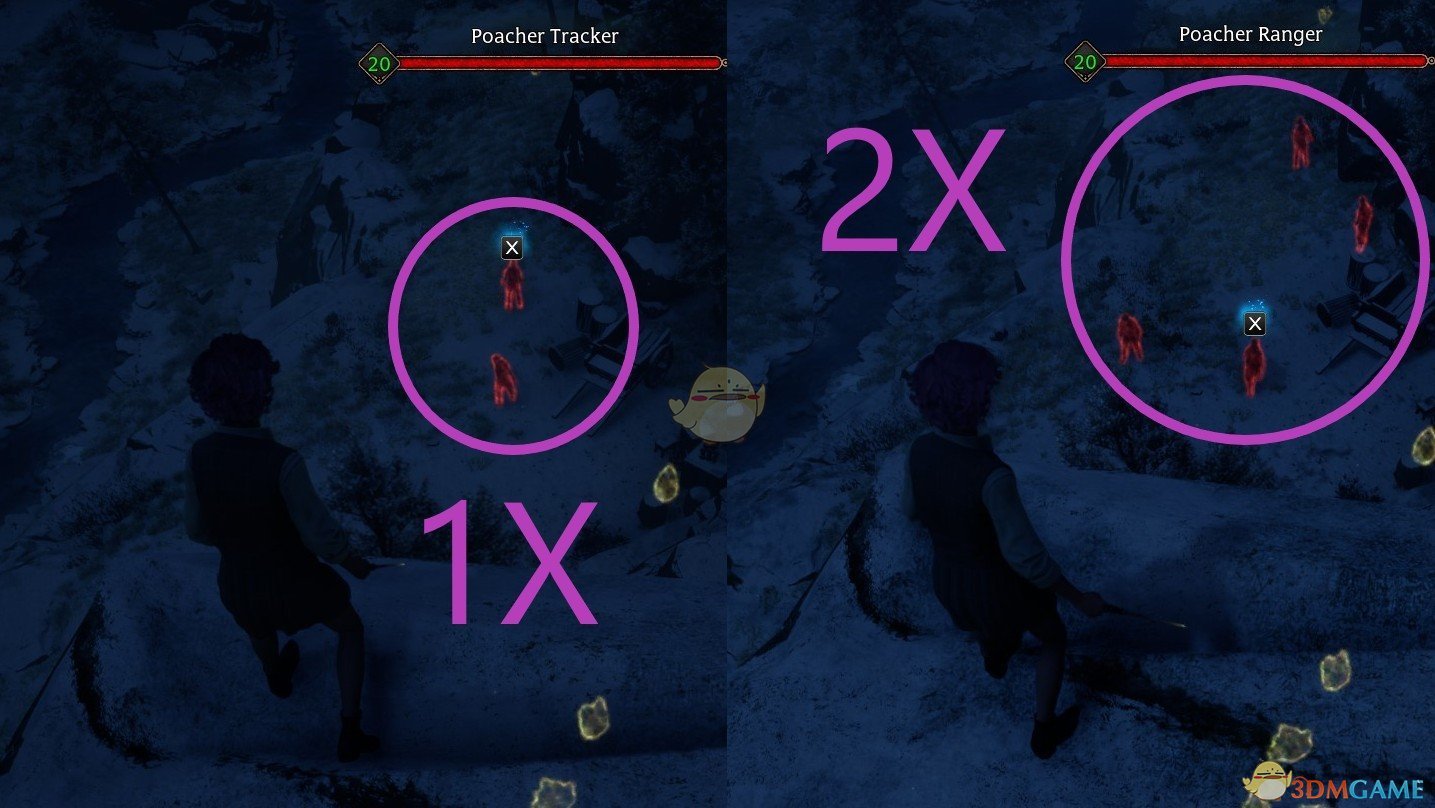1435x808 pixels.
Task: Click the X keybind prompt on the right
Action: [1255, 323]
